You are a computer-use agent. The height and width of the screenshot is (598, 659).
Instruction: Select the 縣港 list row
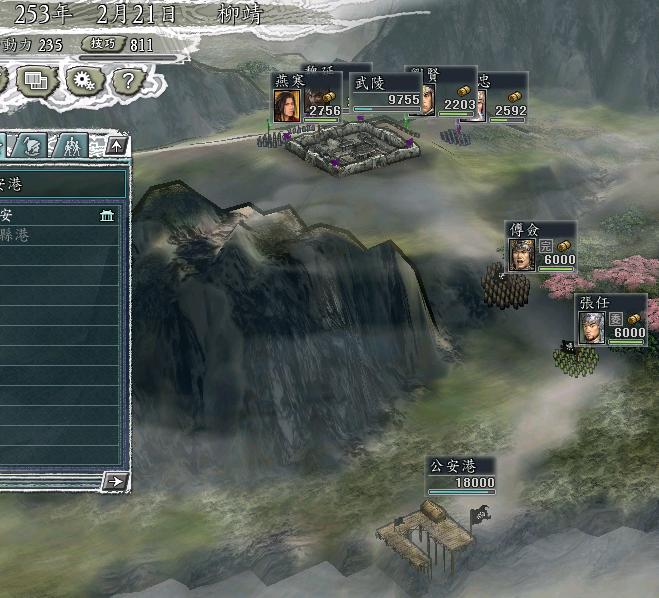pyautogui.click(x=60, y=236)
